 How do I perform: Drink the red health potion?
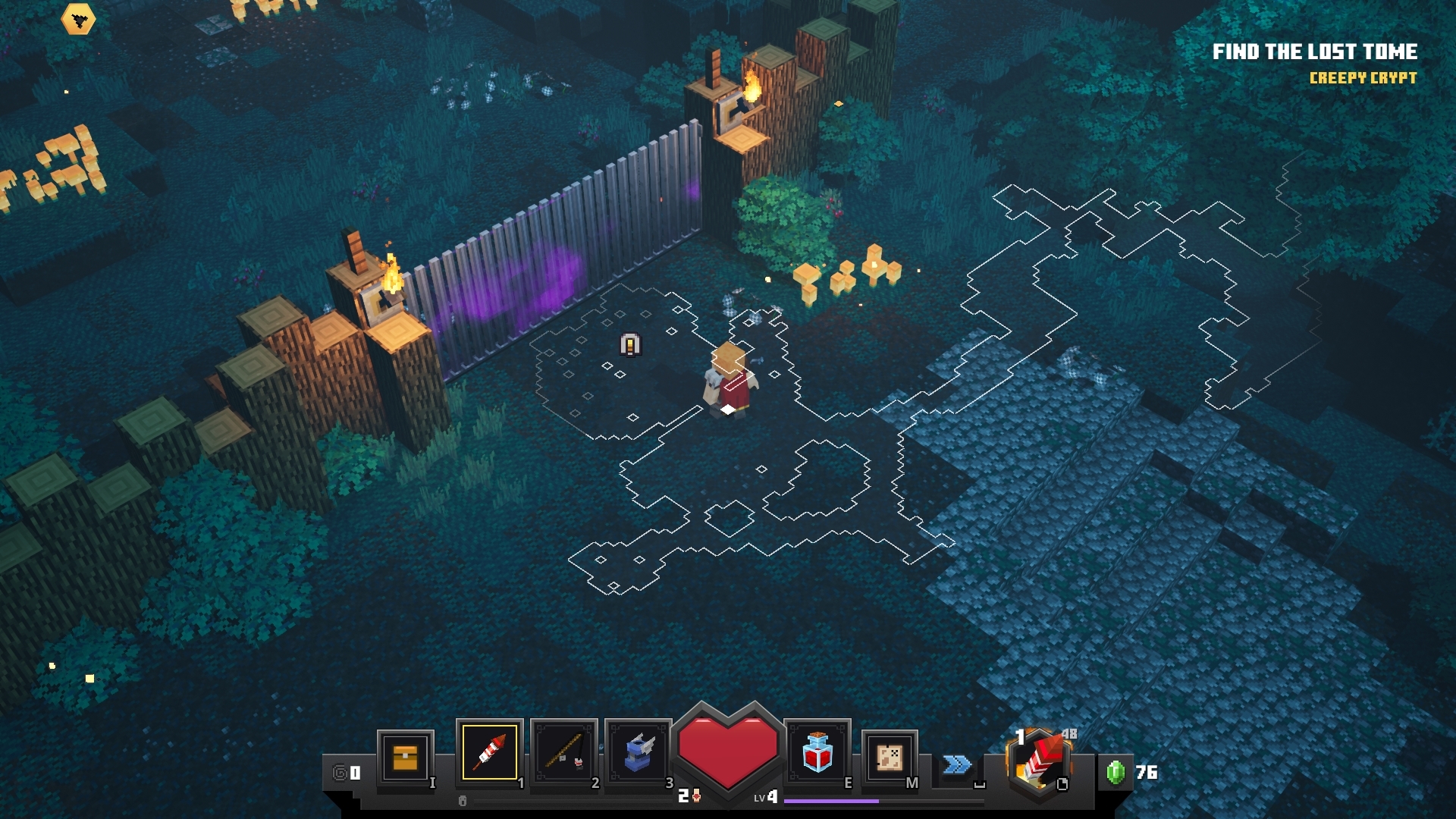[x=817, y=752]
